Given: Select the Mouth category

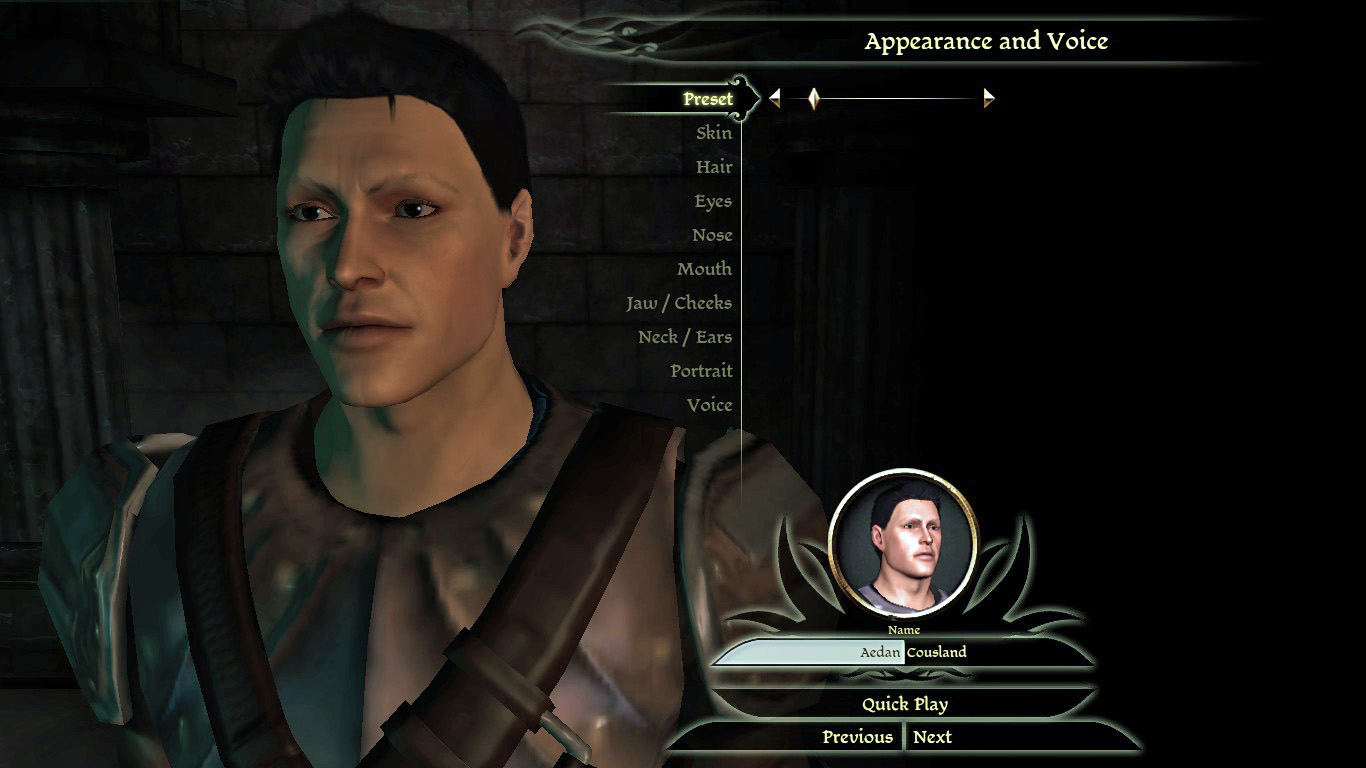Looking at the screenshot, I should tap(704, 269).
